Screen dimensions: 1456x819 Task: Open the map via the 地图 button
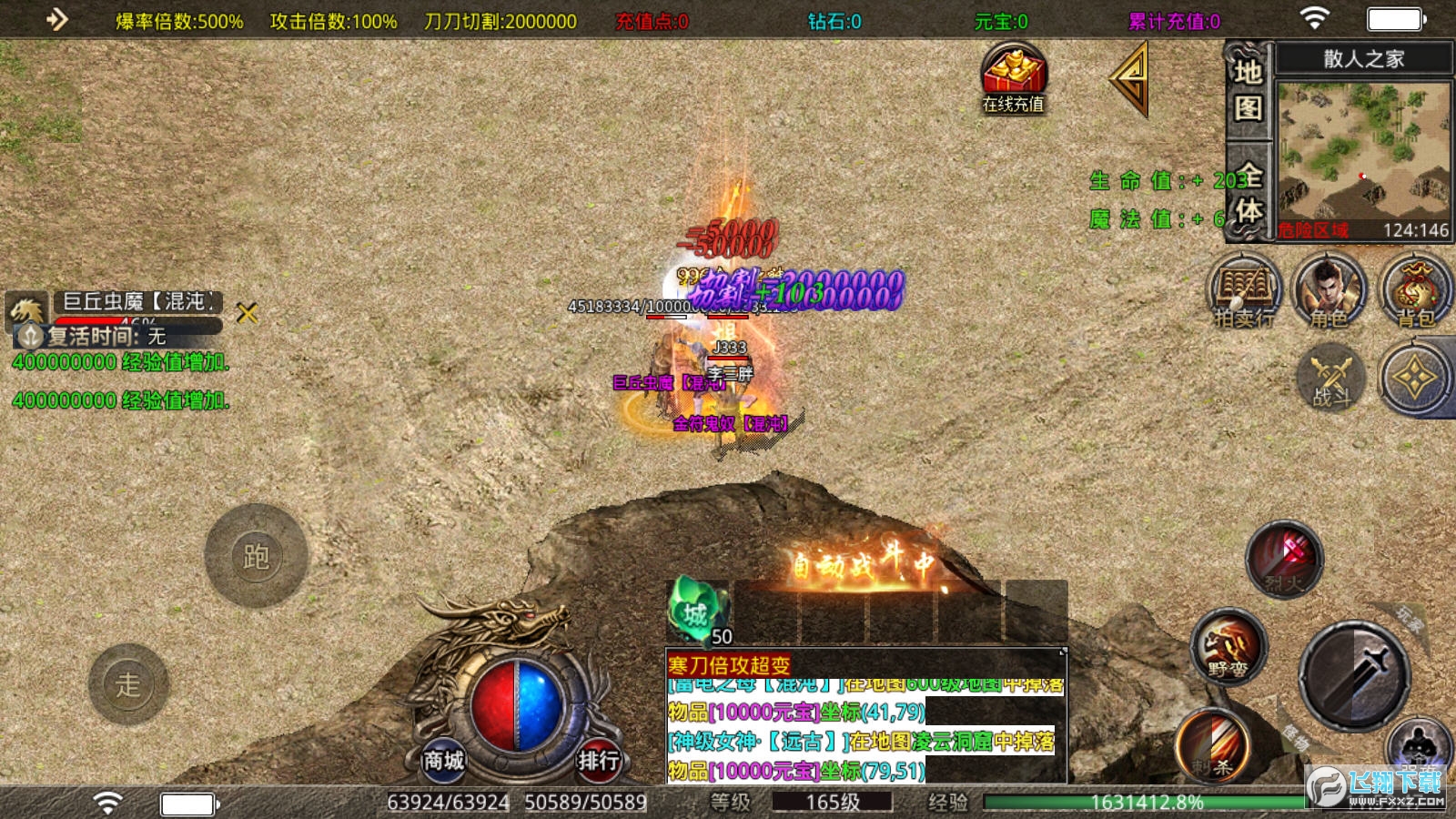click(x=1248, y=89)
